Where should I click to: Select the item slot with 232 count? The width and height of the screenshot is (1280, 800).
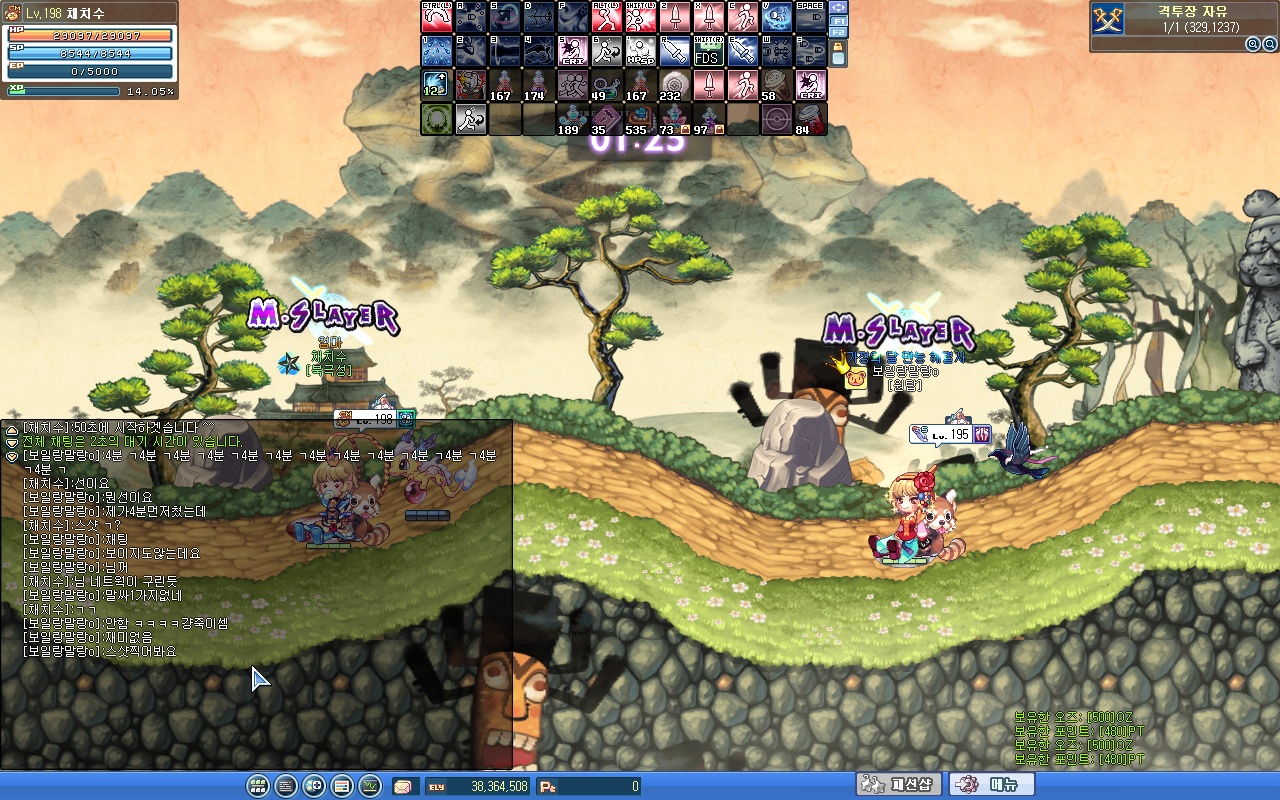click(x=674, y=85)
